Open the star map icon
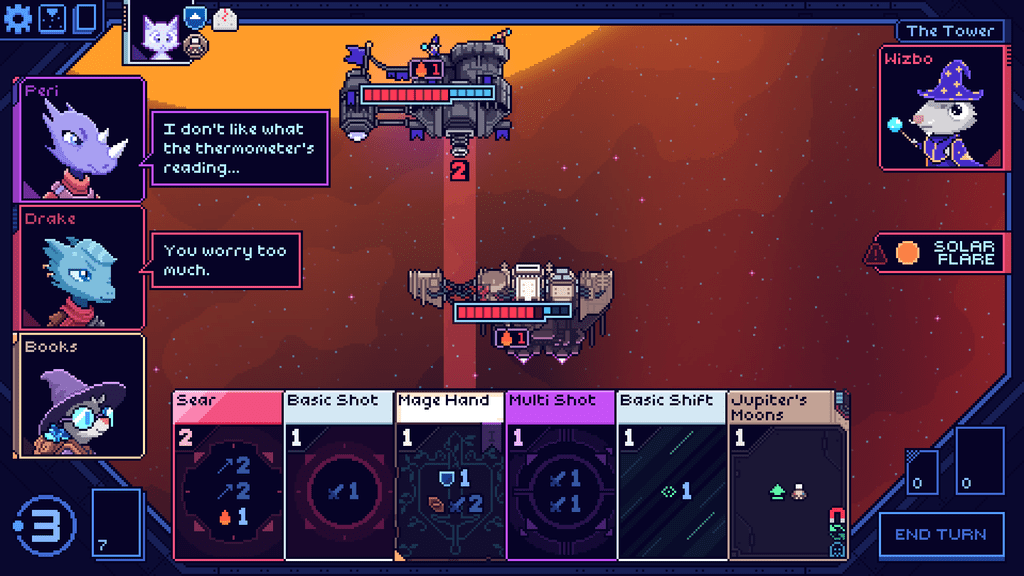This screenshot has width=1024, height=576. [x=54, y=17]
